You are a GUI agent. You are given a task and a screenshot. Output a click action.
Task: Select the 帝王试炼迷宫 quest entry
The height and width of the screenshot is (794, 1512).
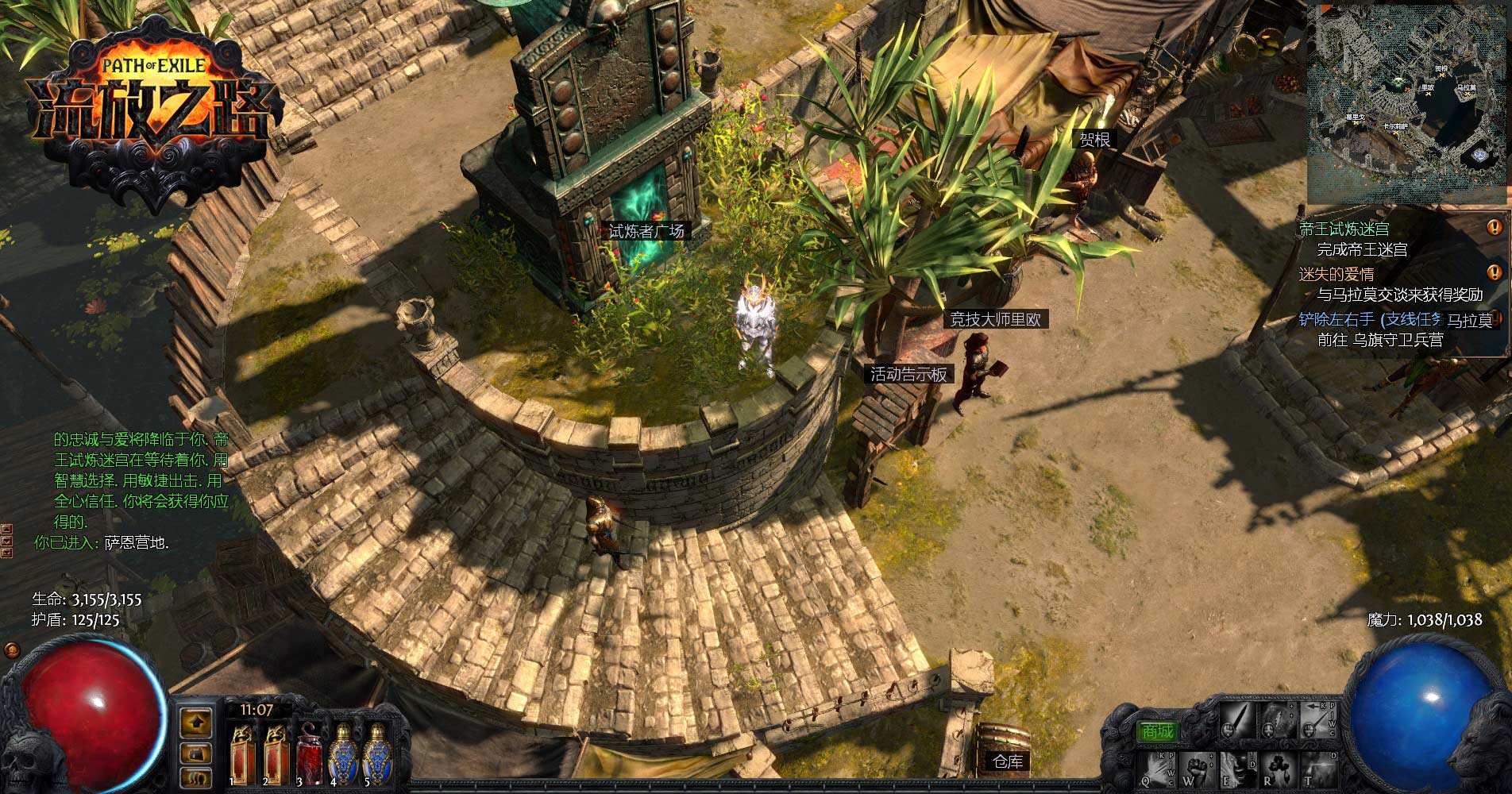click(1344, 229)
